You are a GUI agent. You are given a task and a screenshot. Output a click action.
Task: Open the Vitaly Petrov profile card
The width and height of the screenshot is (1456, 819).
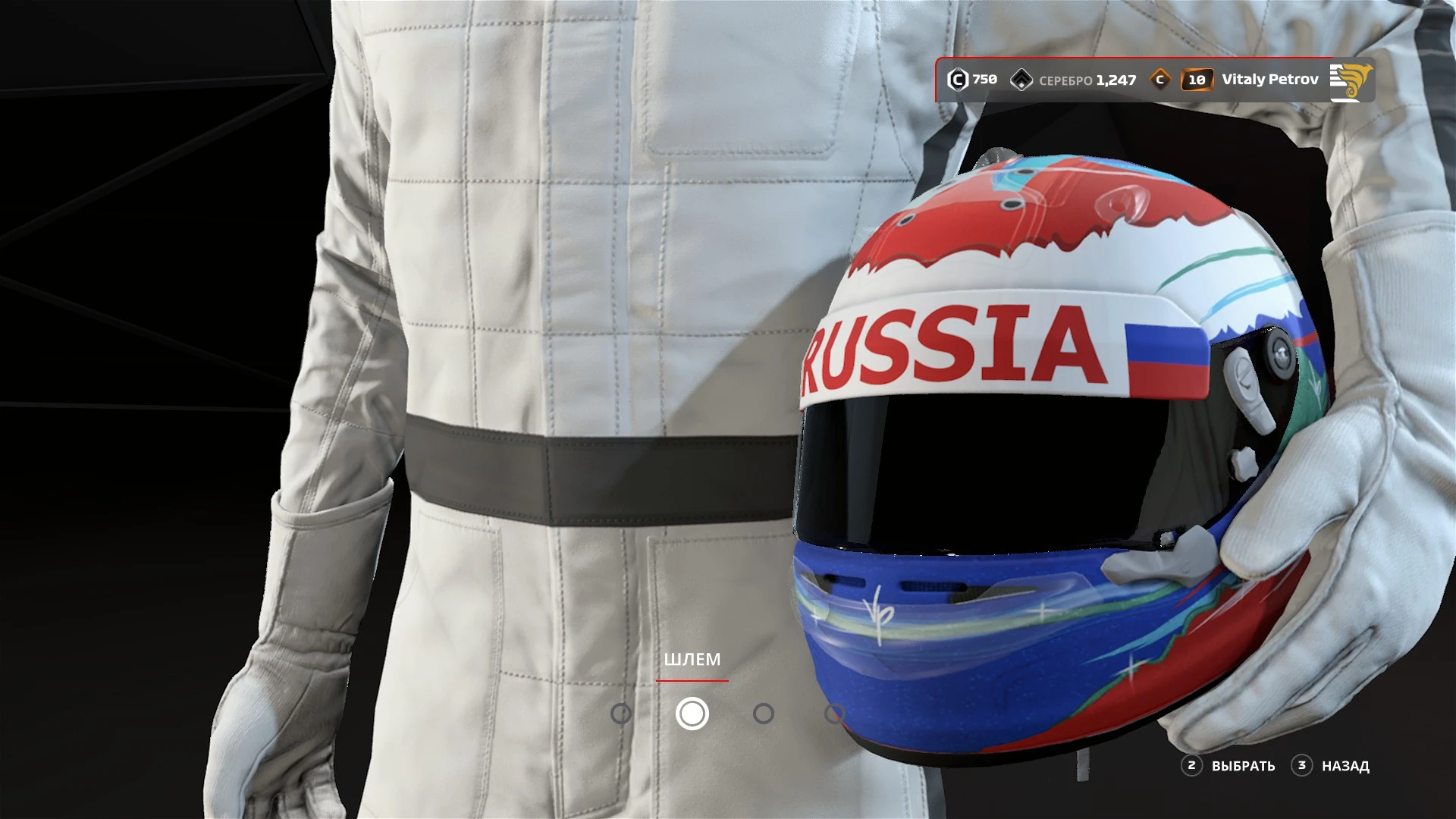click(1271, 78)
